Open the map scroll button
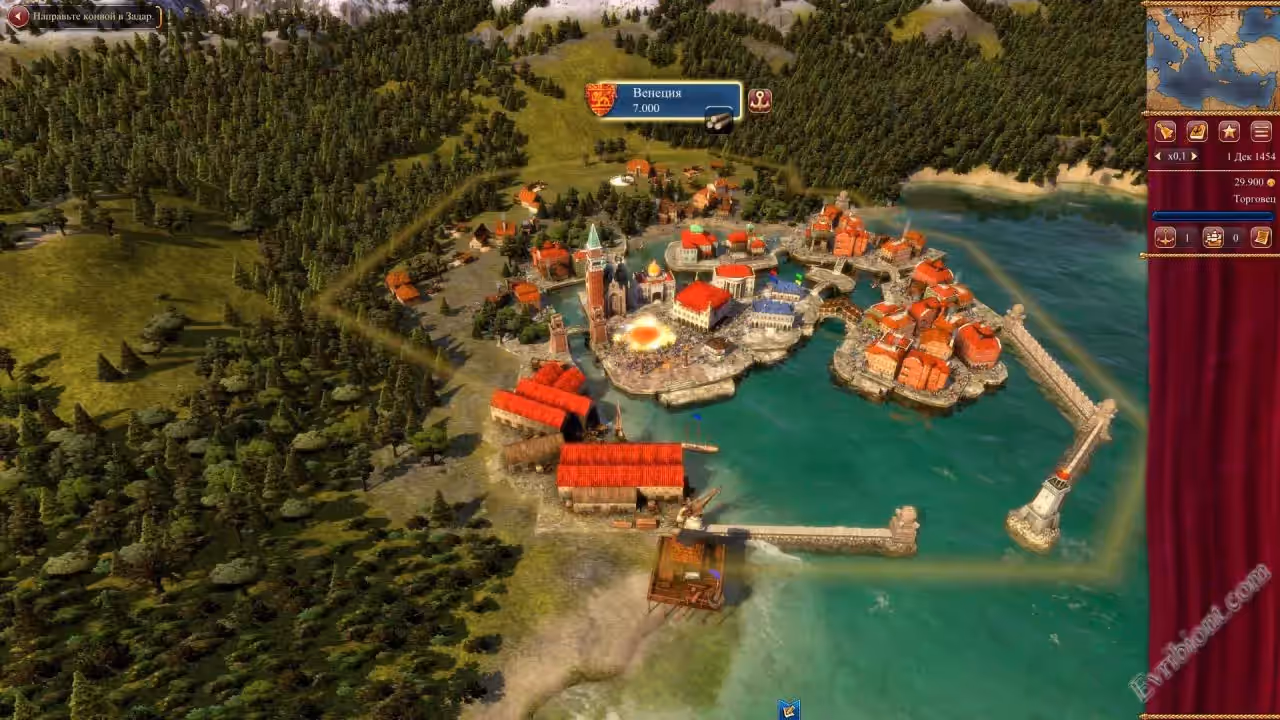Image resolution: width=1280 pixels, height=720 pixels. coord(1197,132)
